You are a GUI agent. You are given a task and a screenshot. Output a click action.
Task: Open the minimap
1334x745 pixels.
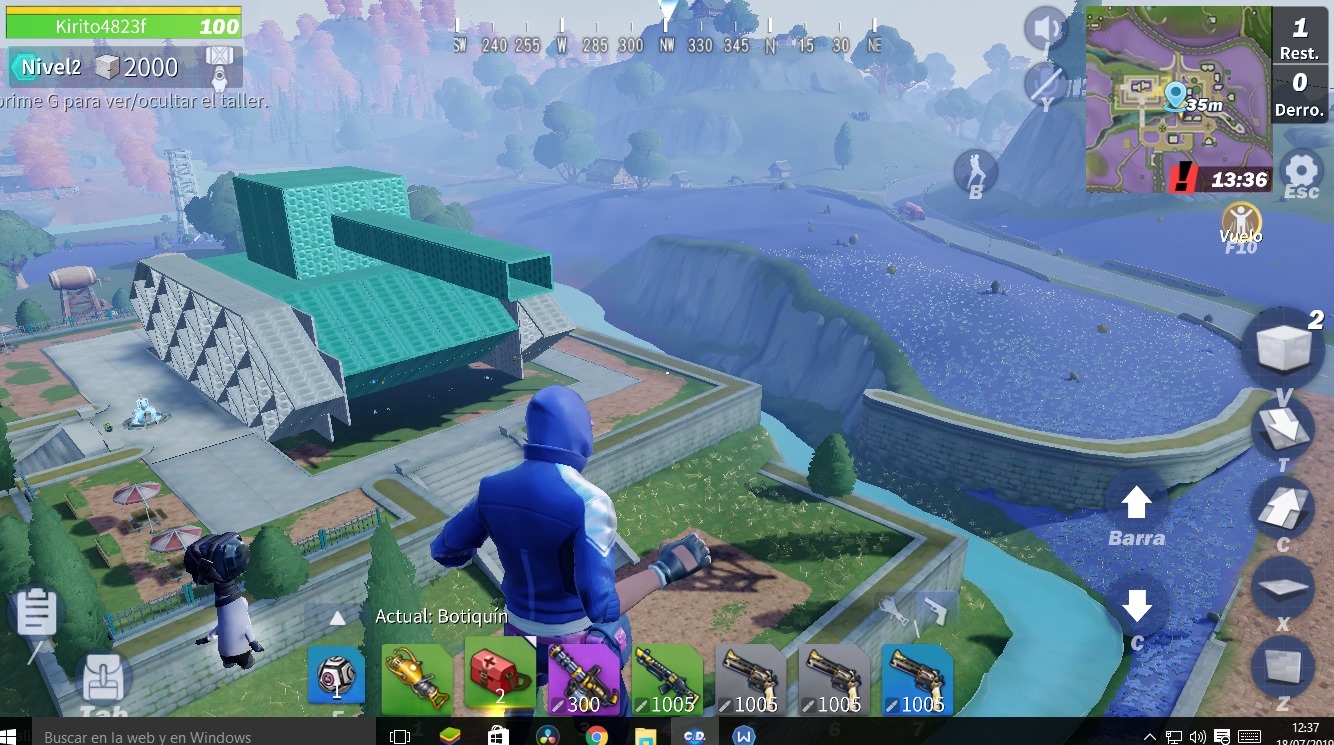click(x=1178, y=98)
